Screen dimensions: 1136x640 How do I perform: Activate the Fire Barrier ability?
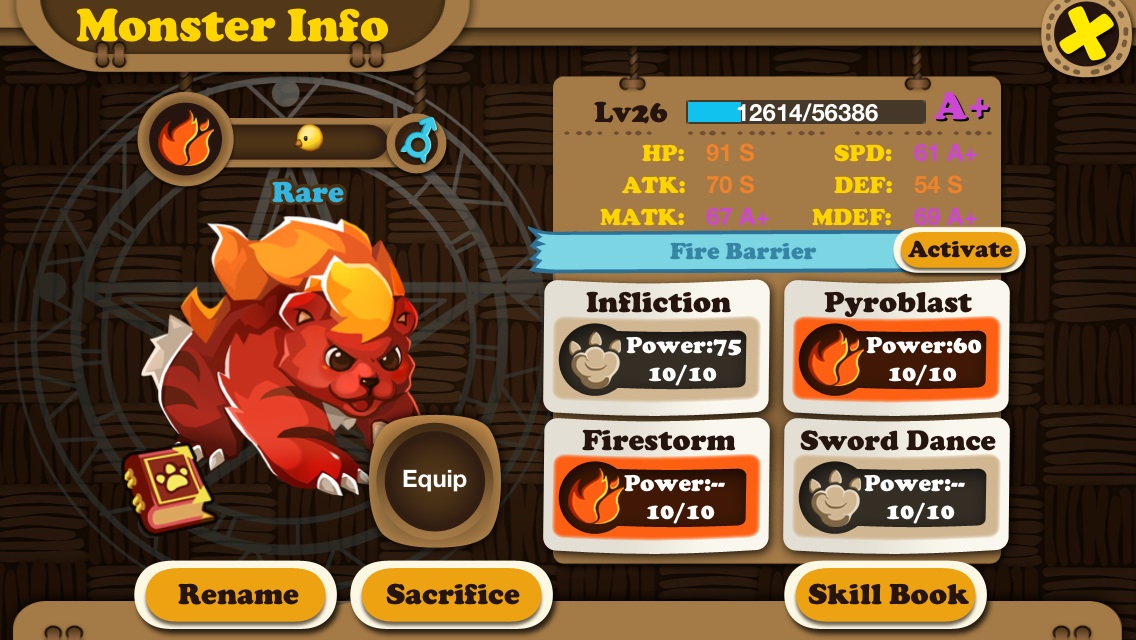pos(959,250)
